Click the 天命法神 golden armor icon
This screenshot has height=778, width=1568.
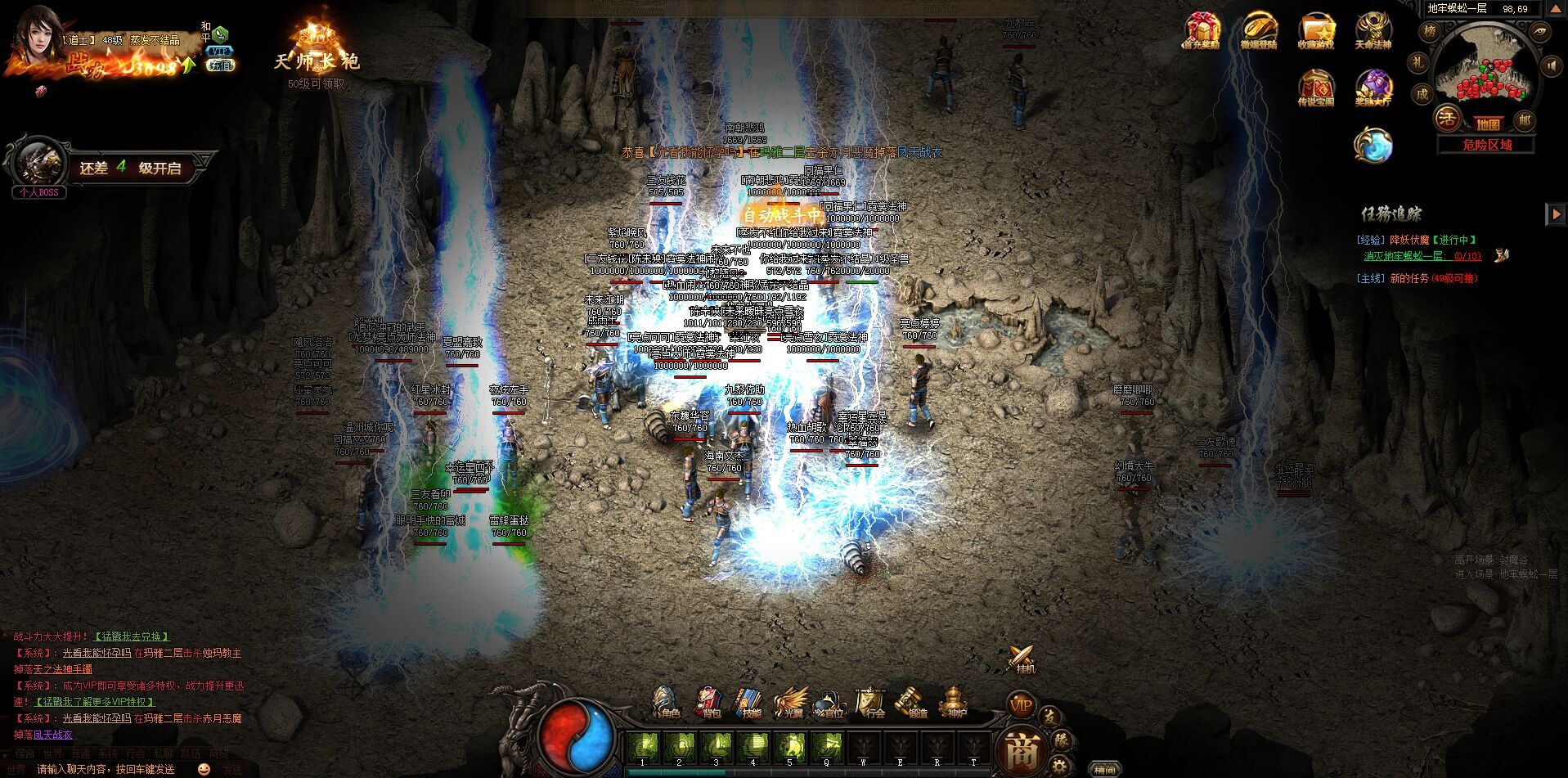[x=1373, y=31]
